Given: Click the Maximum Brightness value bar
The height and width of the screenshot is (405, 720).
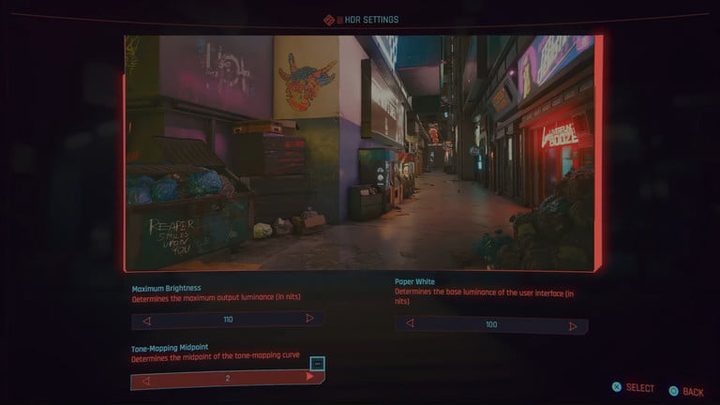Looking at the screenshot, I should 228,320.
